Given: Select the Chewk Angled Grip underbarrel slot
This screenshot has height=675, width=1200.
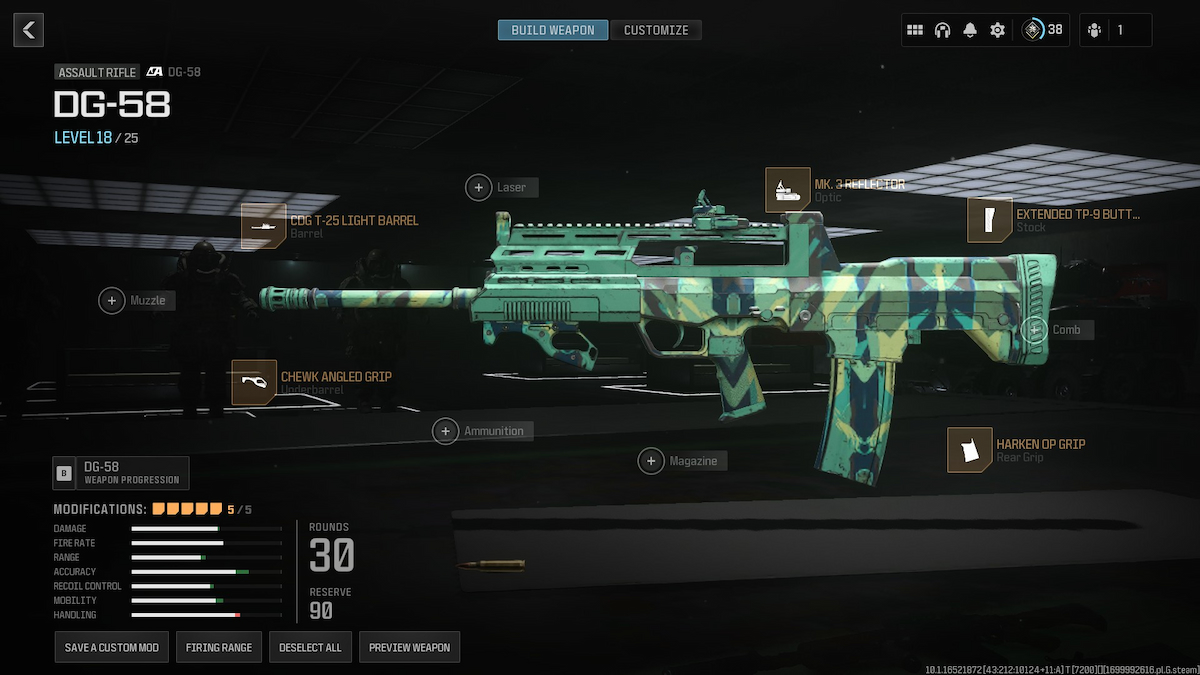Looking at the screenshot, I should tap(253, 382).
